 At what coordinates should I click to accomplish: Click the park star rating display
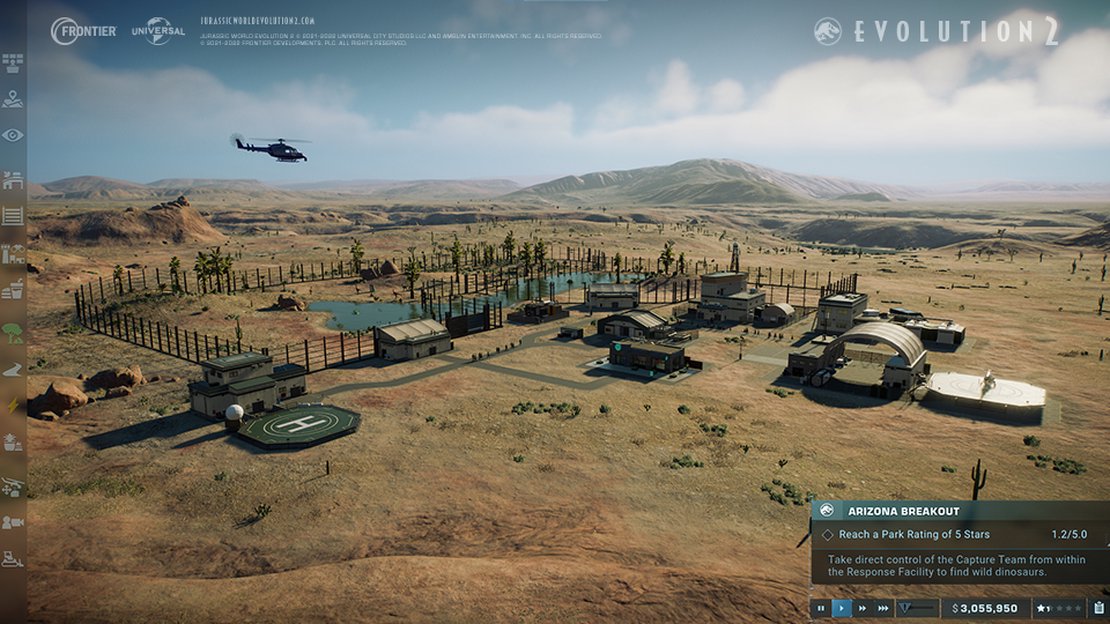(x=1058, y=608)
